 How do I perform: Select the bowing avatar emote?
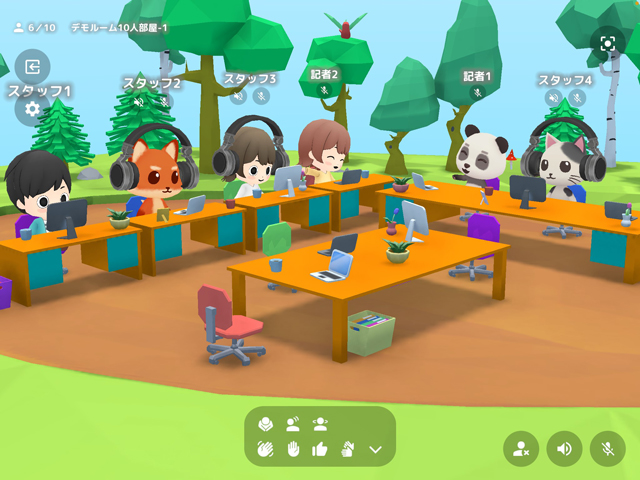click(266, 423)
